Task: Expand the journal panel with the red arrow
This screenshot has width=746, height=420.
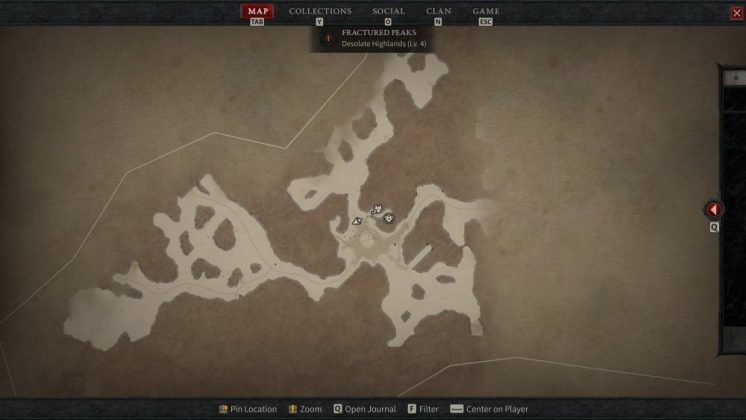Action: (x=714, y=210)
